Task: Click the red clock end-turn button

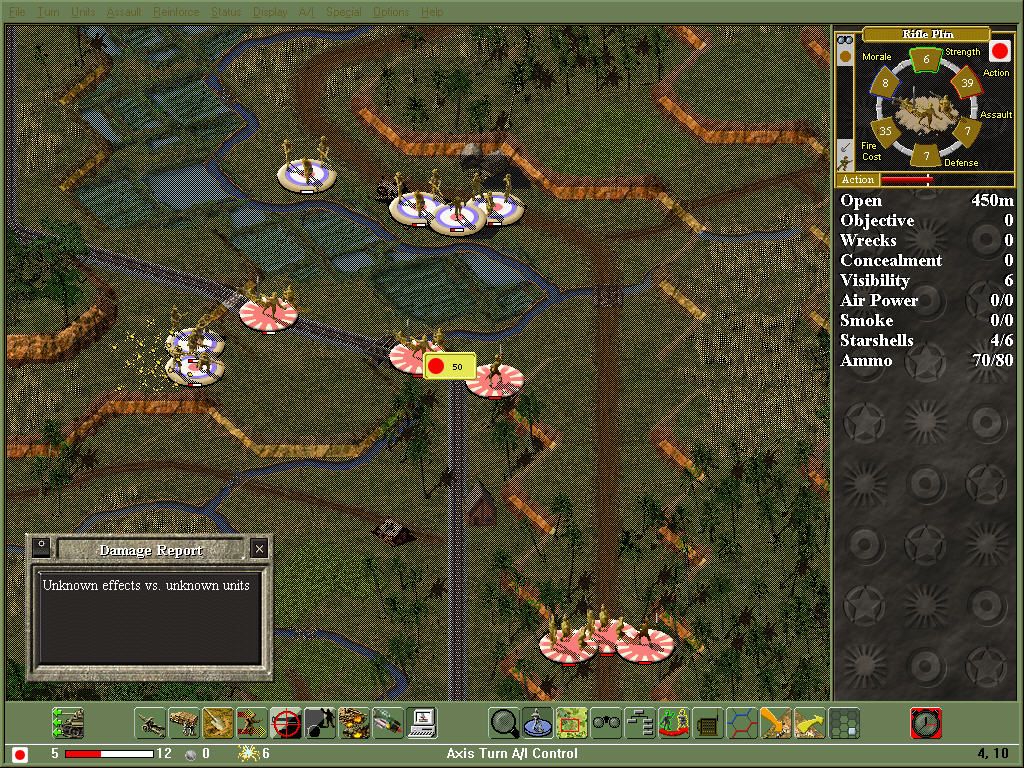Action: point(925,722)
